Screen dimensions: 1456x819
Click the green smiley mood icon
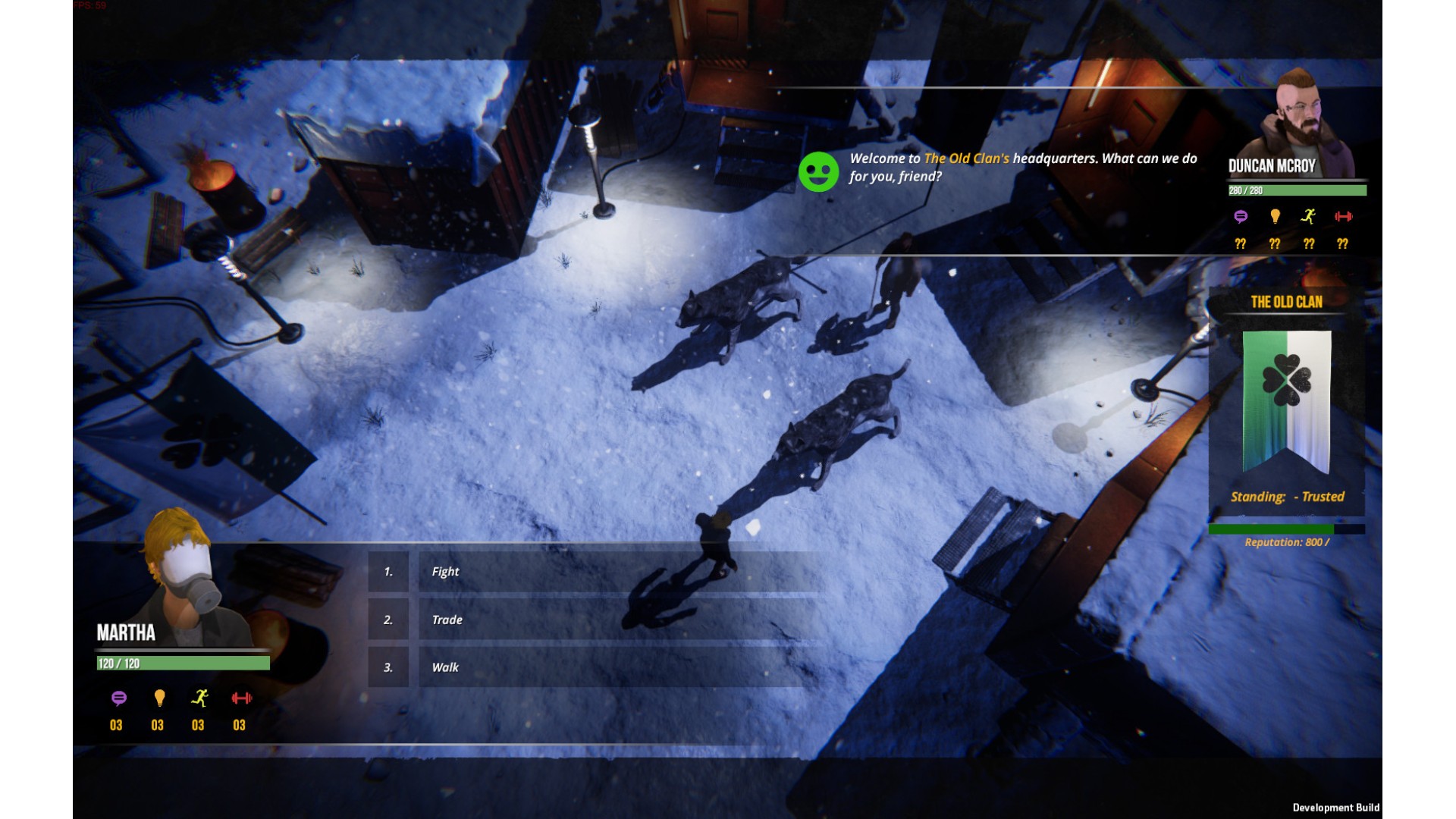818,172
